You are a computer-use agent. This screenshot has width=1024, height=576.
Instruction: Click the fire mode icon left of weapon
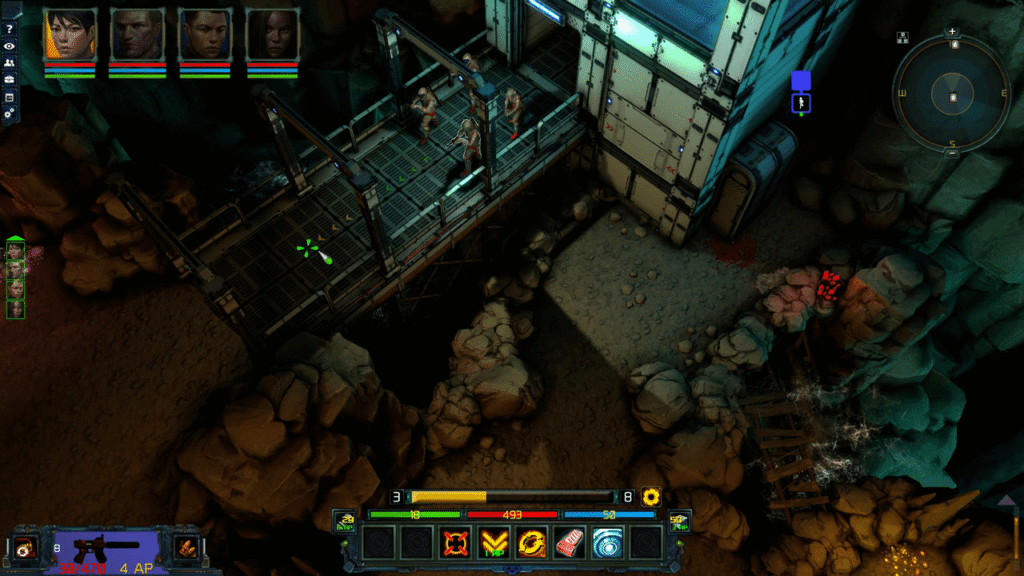(x=23, y=547)
